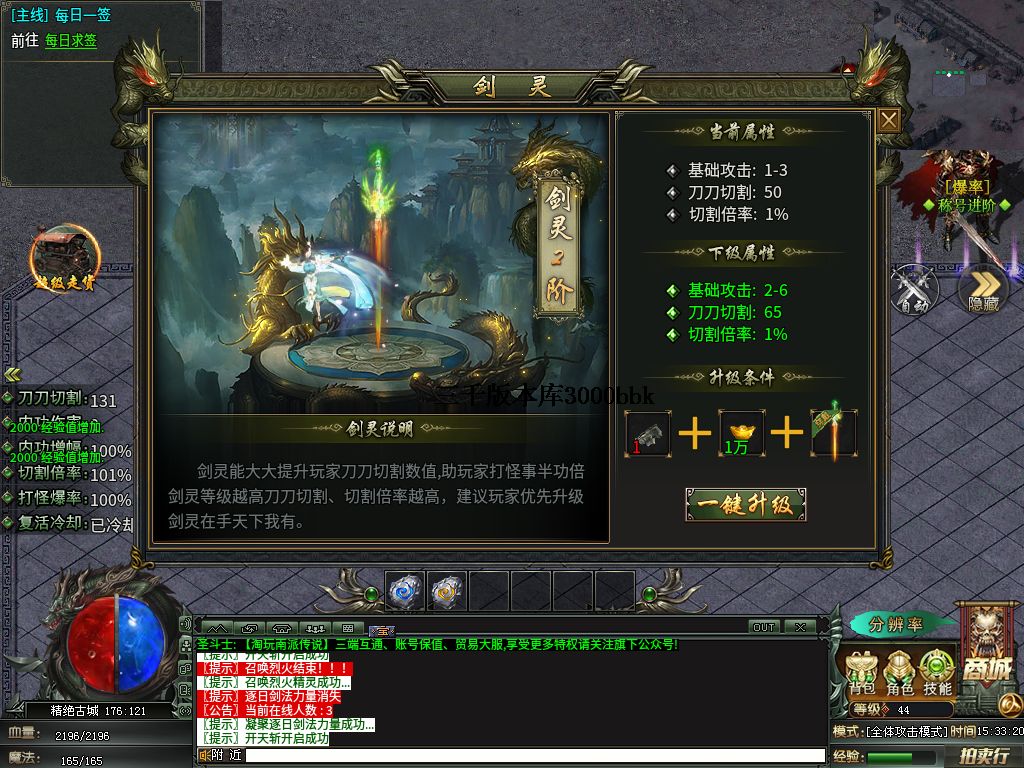Image resolution: width=1024 pixels, height=768 pixels.
Task: Toggle 自动 auto-combat crossed swords button
Action: 914,289
